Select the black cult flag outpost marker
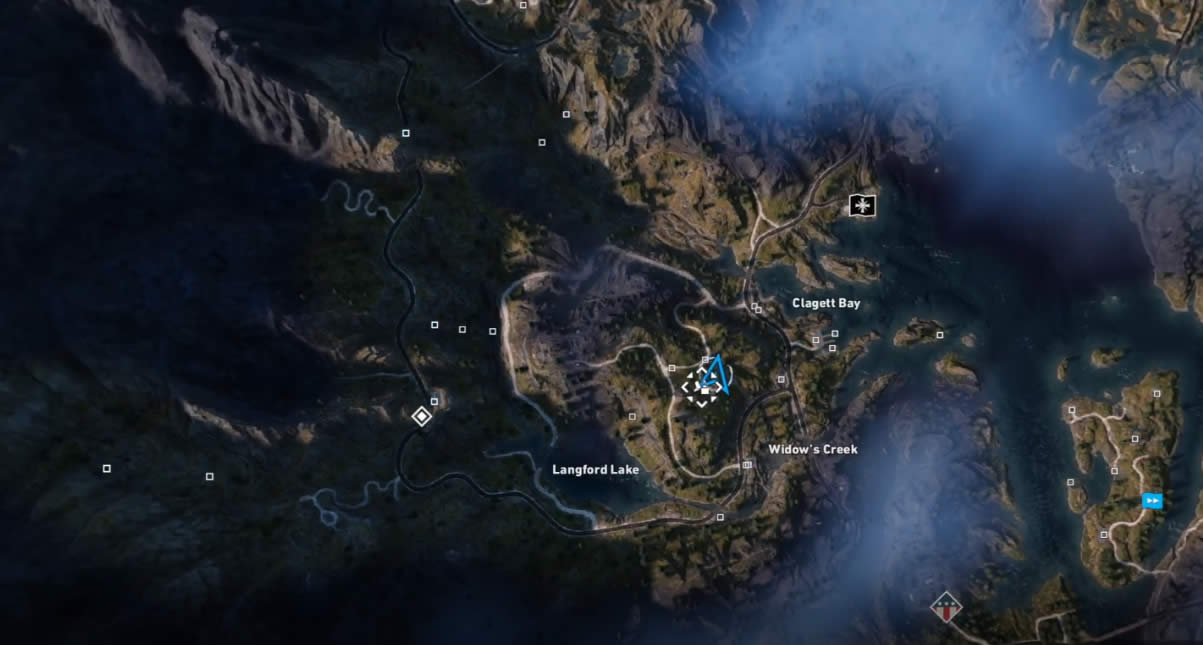The image size is (1203, 645). 862,206
